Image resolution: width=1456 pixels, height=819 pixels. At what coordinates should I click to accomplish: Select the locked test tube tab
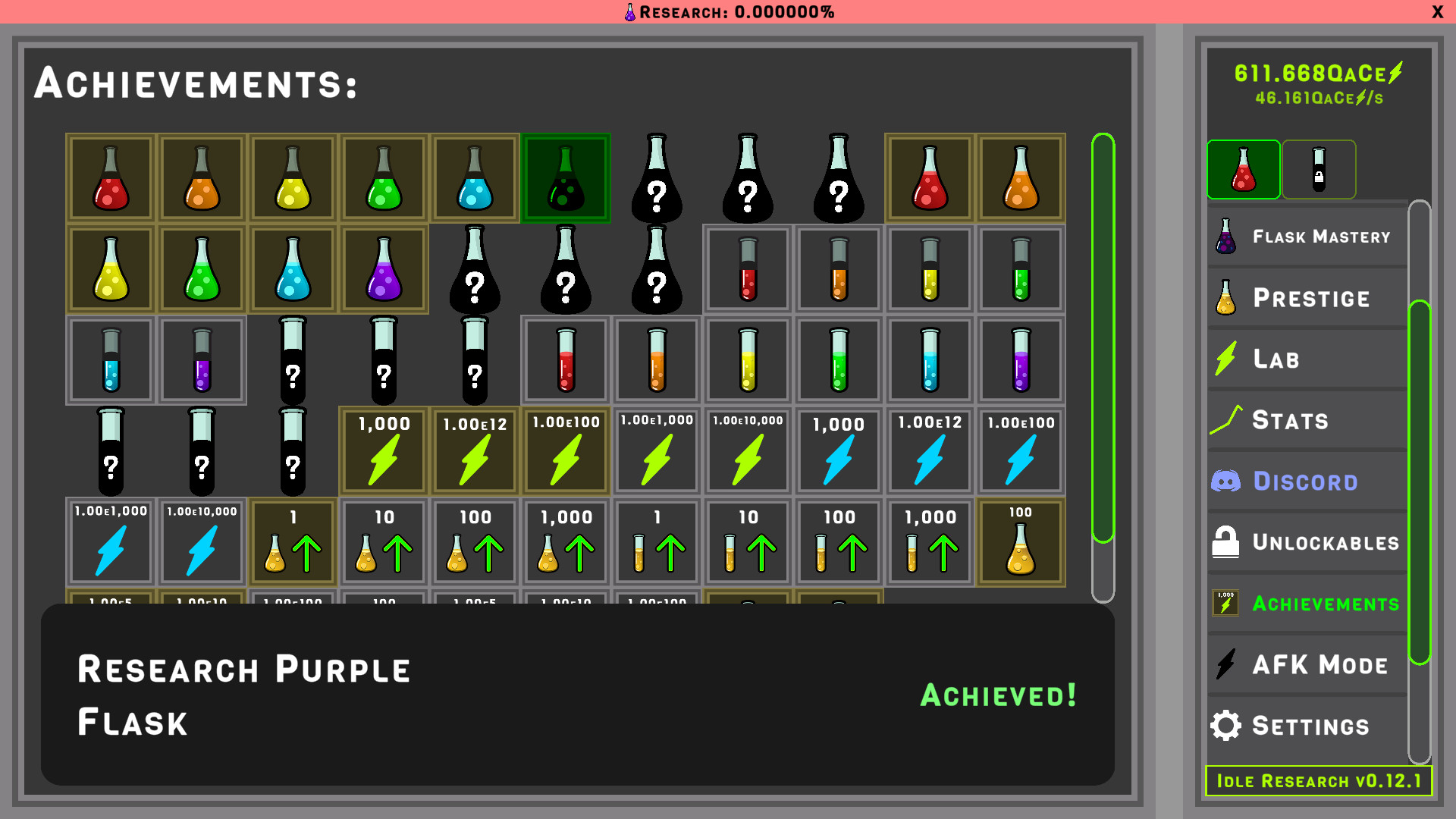pos(1319,169)
